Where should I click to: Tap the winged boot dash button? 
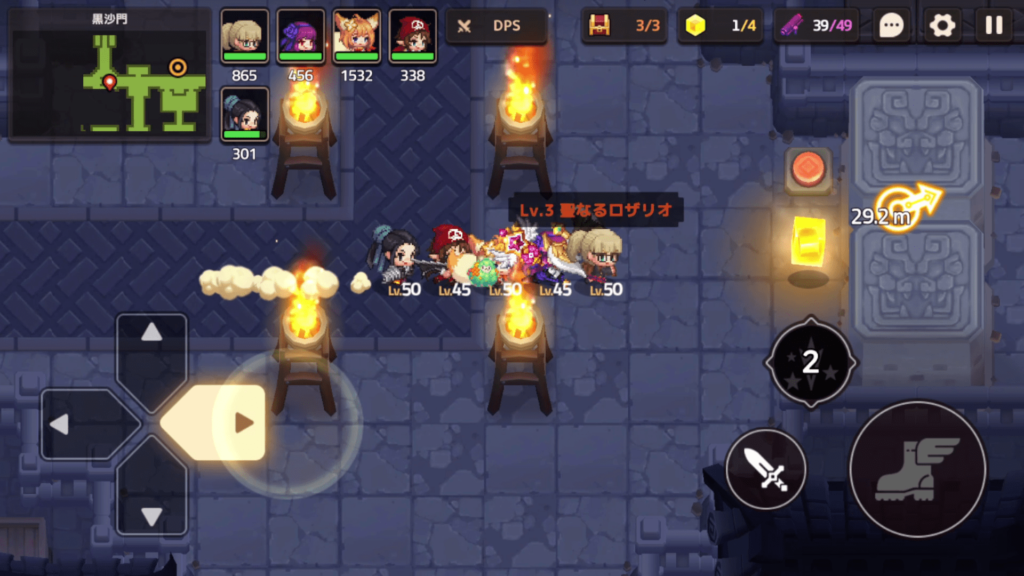pyautogui.click(x=917, y=468)
